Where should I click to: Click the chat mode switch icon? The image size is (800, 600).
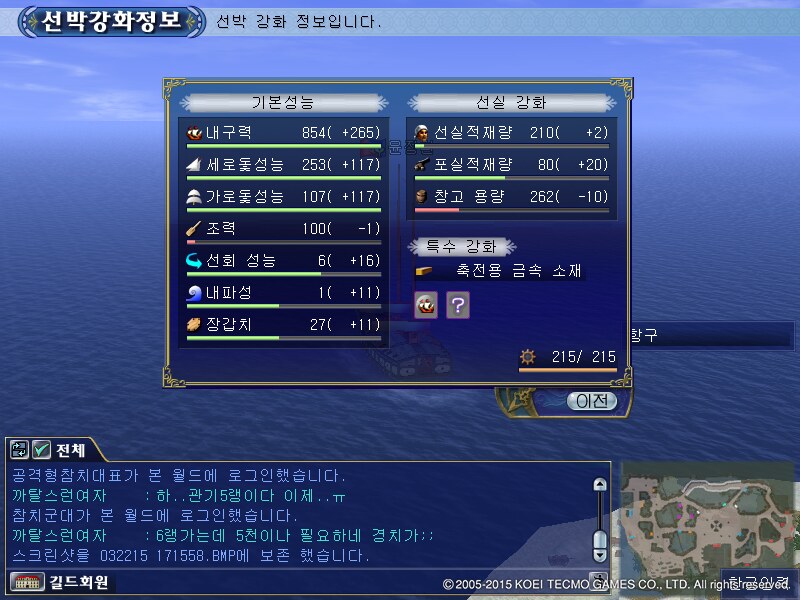(x=20, y=449)
